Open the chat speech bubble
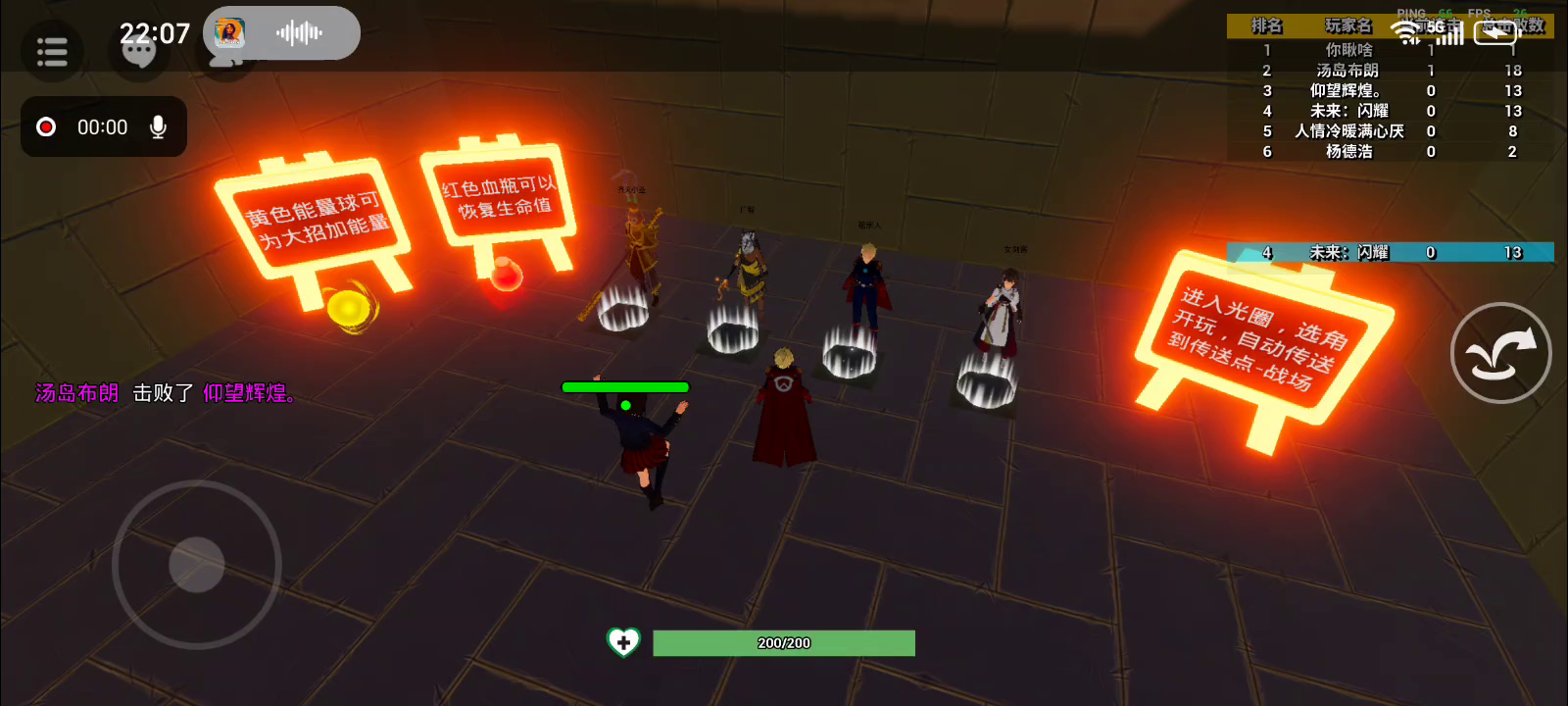The width and height of the screenshot is (1568, 706). (x=139, y=53)
